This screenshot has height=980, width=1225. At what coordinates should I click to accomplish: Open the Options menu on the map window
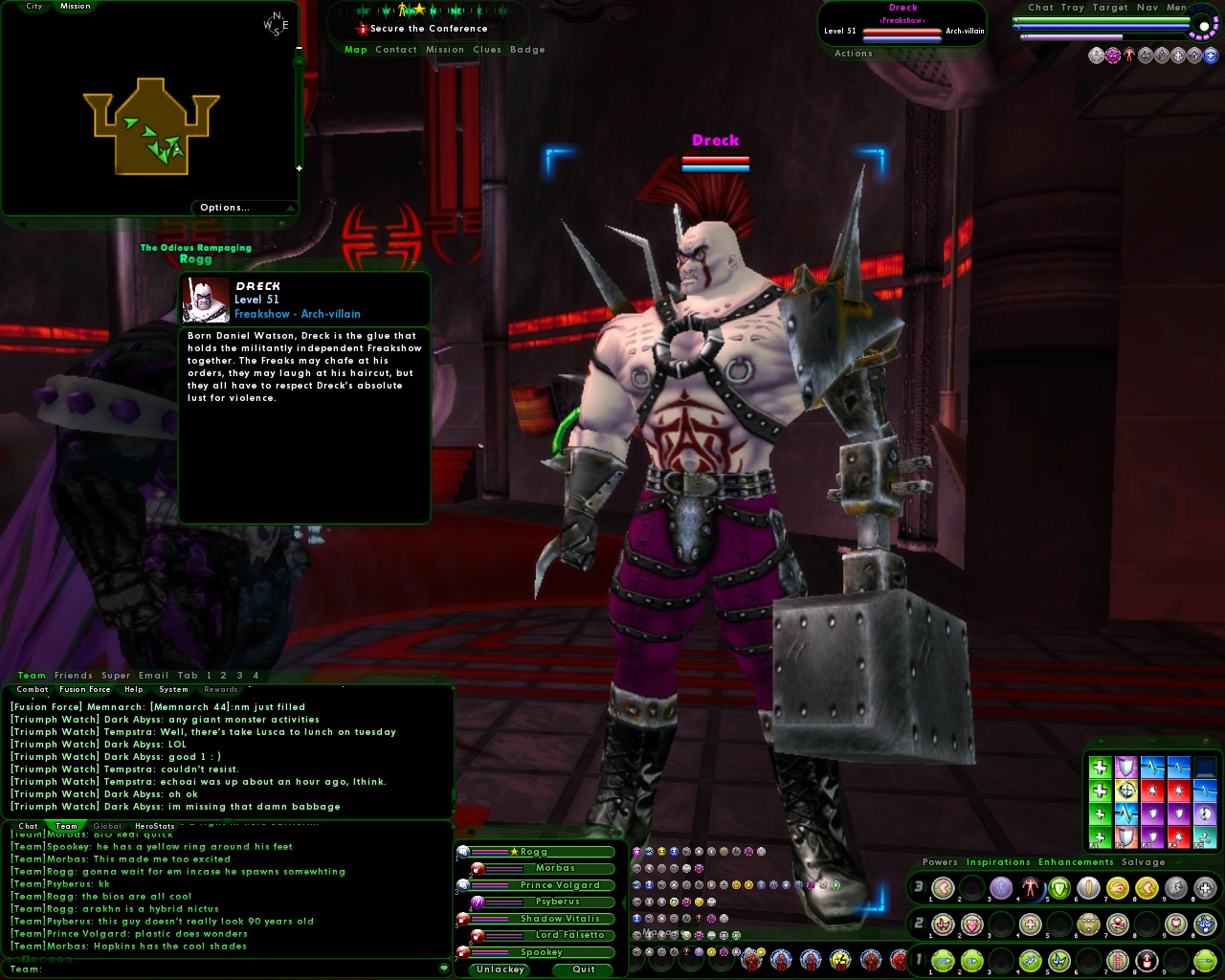225,208
